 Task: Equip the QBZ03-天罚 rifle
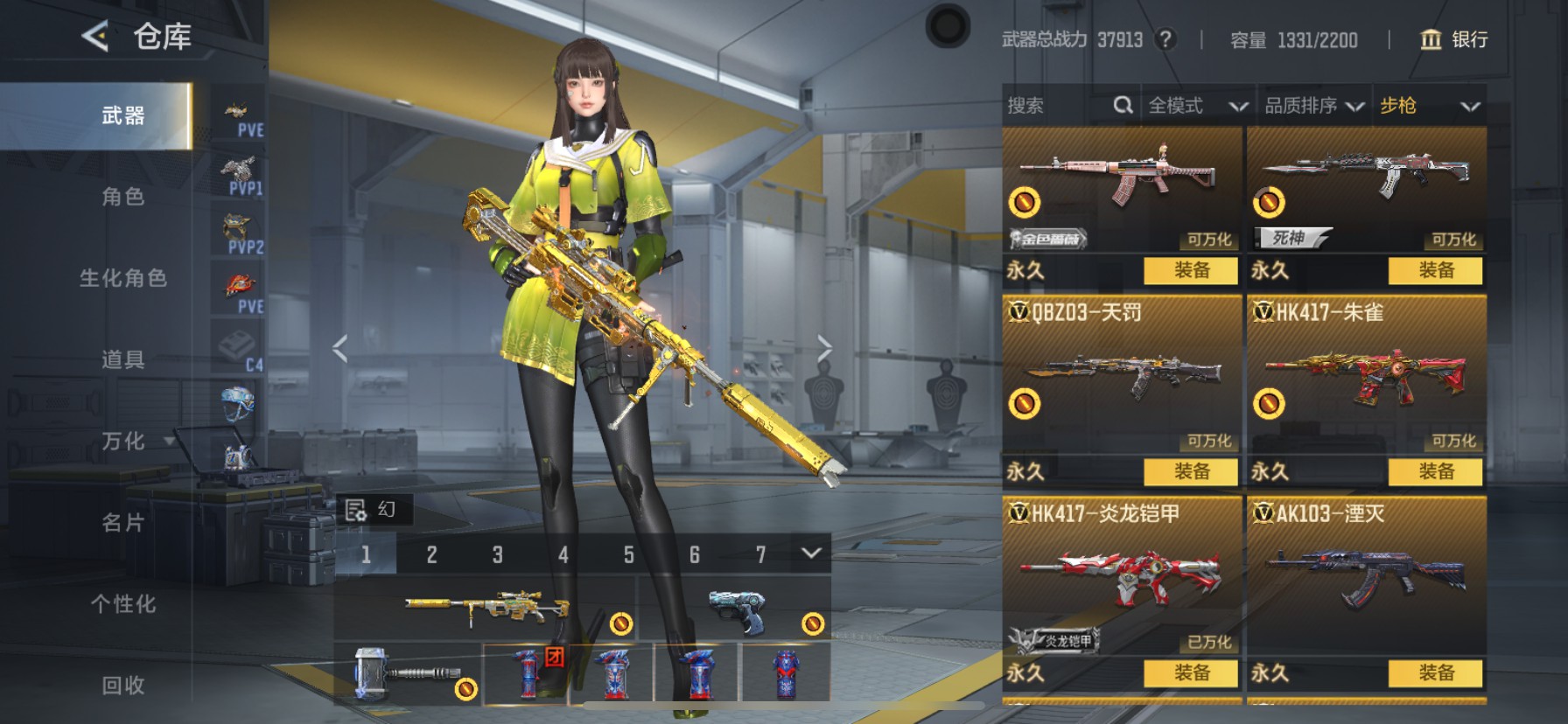click(1191, 471)
